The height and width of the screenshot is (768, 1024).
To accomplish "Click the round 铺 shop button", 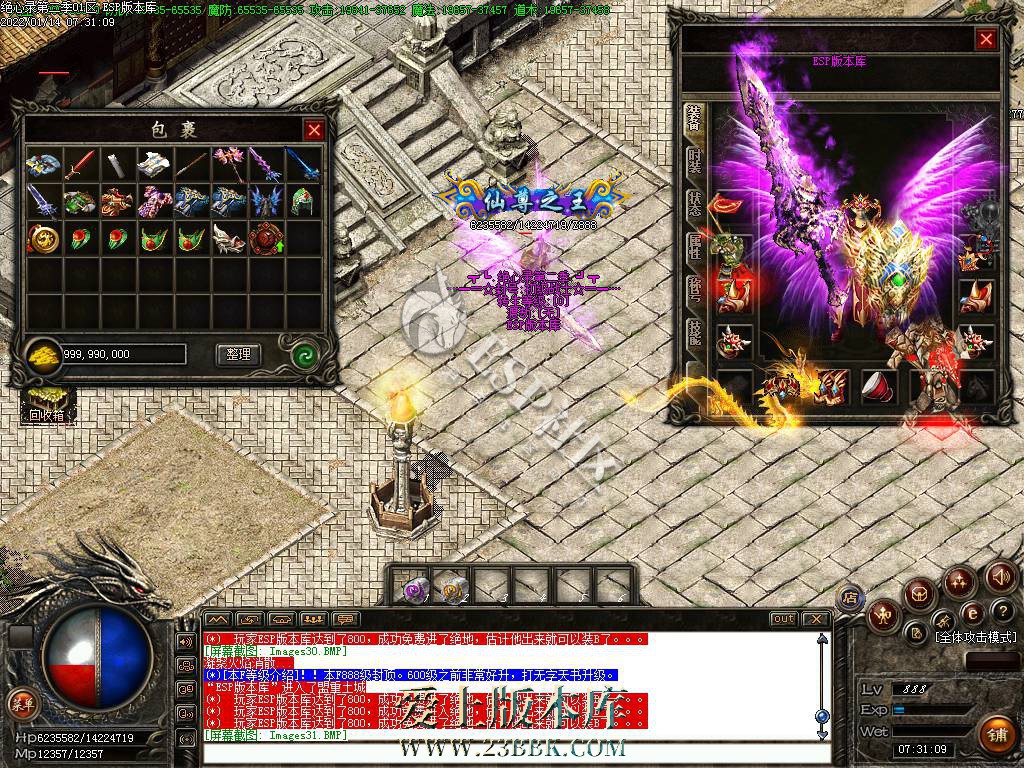I will coord(994,735).
